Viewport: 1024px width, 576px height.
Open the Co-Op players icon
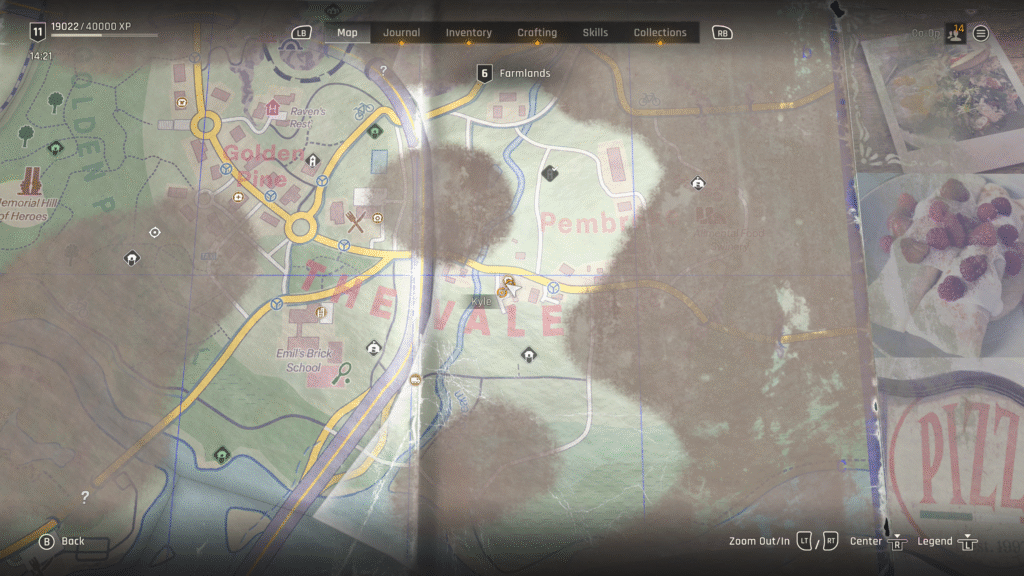click(x=954, y=33)
